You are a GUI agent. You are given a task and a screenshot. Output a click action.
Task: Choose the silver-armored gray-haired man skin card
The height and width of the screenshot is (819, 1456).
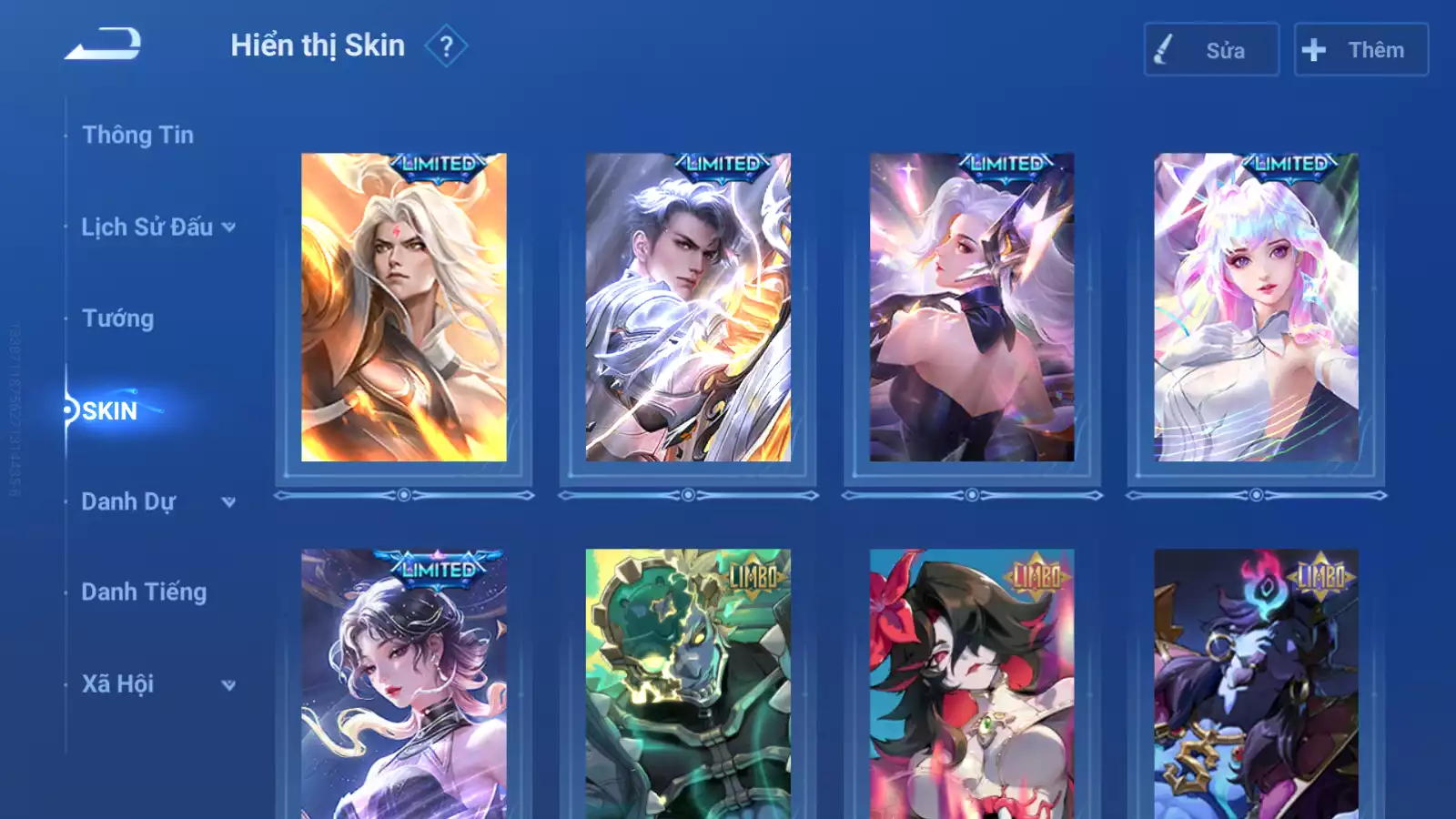tap(688, 308)
